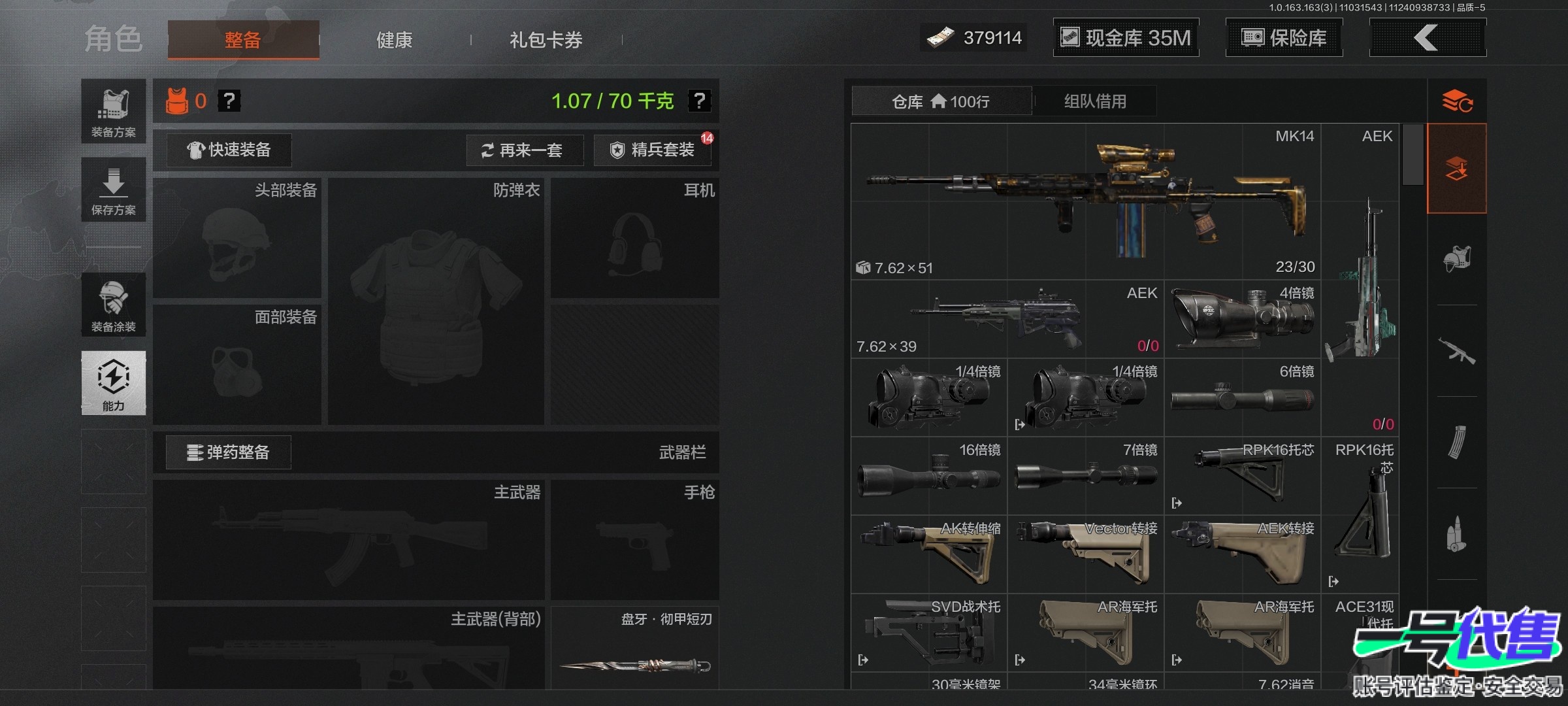Screen dimensions: 1568x706
Task: Switch to the 组队借用 tab
Action: tap(1095, 101)
